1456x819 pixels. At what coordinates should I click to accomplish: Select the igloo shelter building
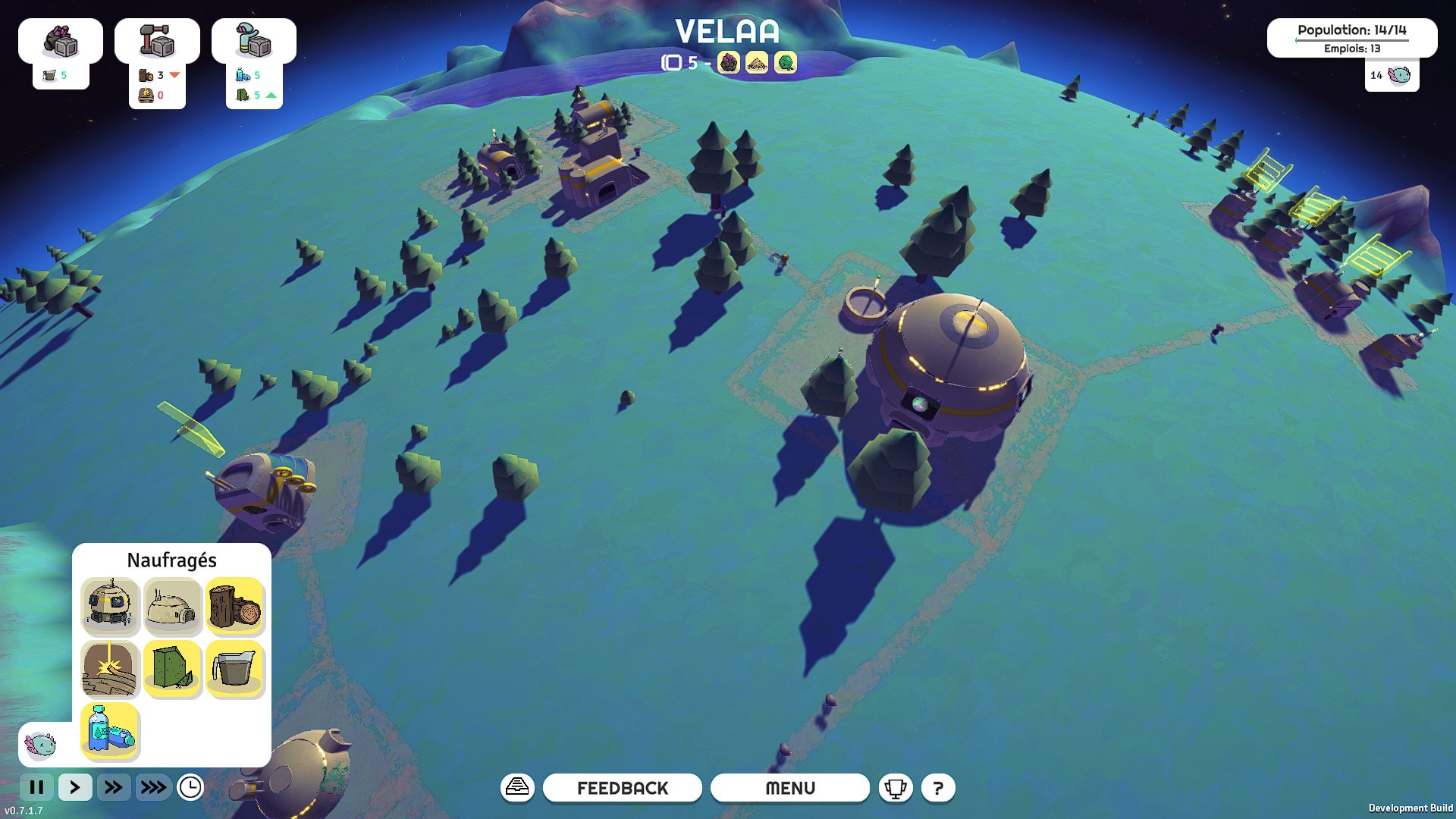tap(172, 605)
